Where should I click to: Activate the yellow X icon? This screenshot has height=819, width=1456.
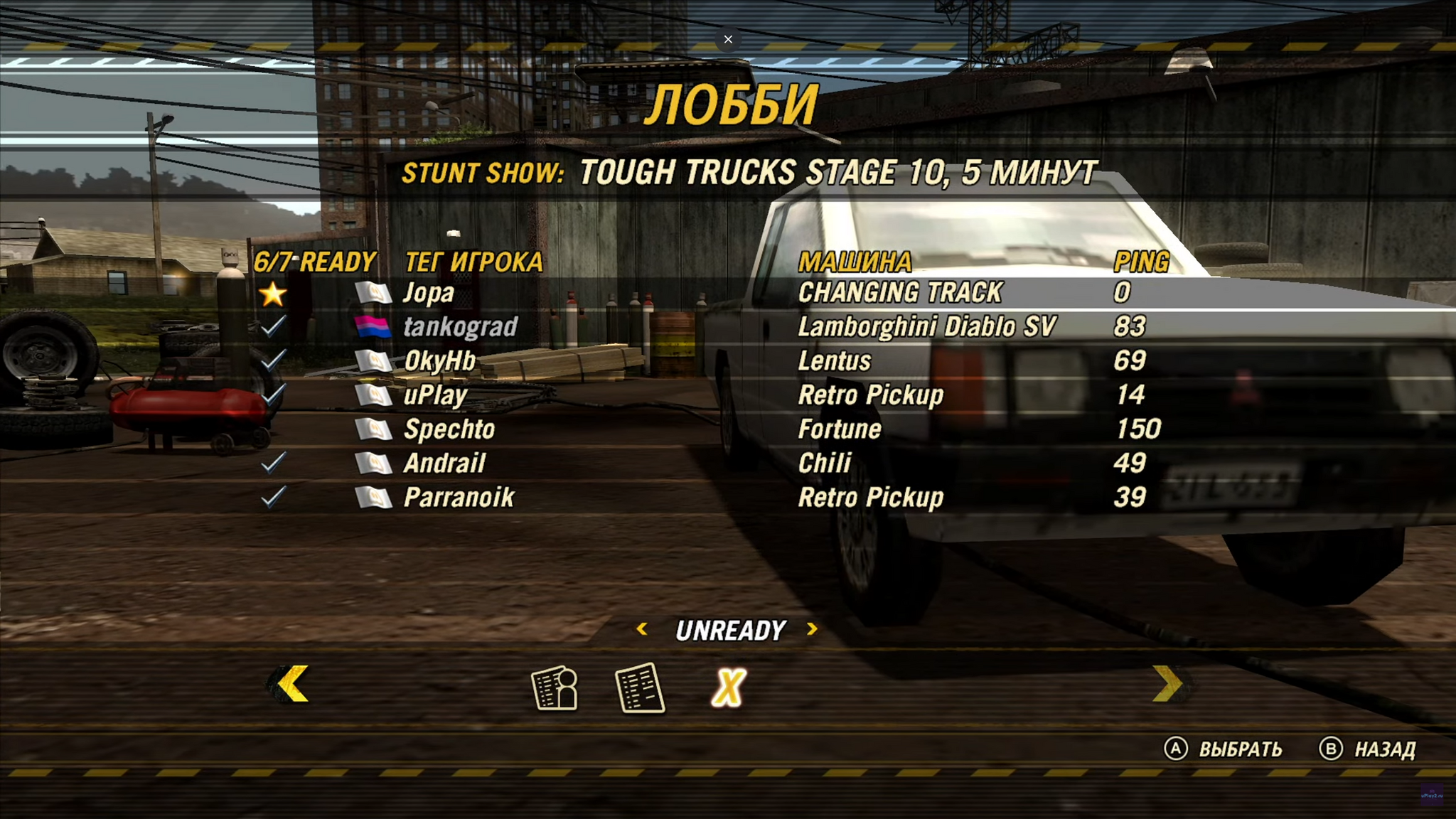click(729, 688)
